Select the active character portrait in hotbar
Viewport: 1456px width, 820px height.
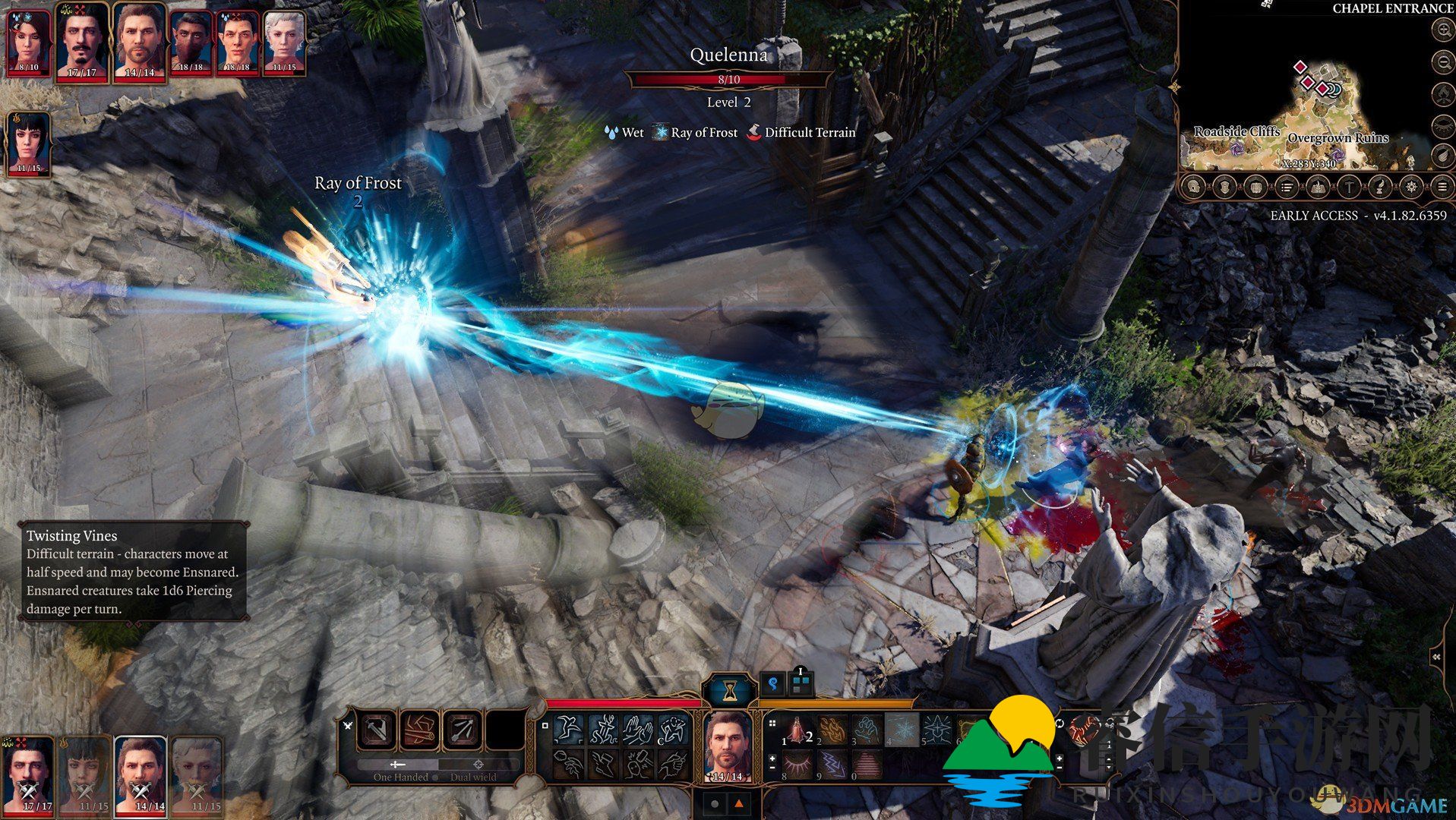tap(728, 746)
